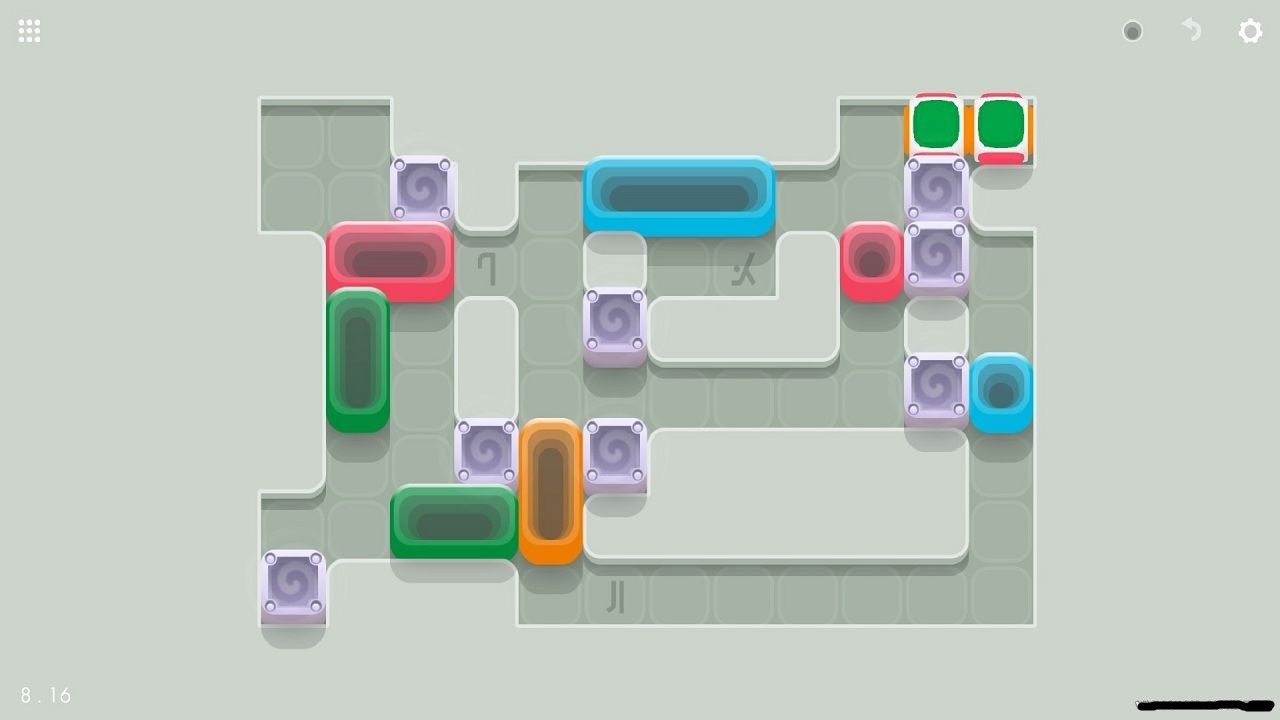Select the horizontal green block near the bottom
Viewport: 1280px width, 720px height.
pos(455,518)
